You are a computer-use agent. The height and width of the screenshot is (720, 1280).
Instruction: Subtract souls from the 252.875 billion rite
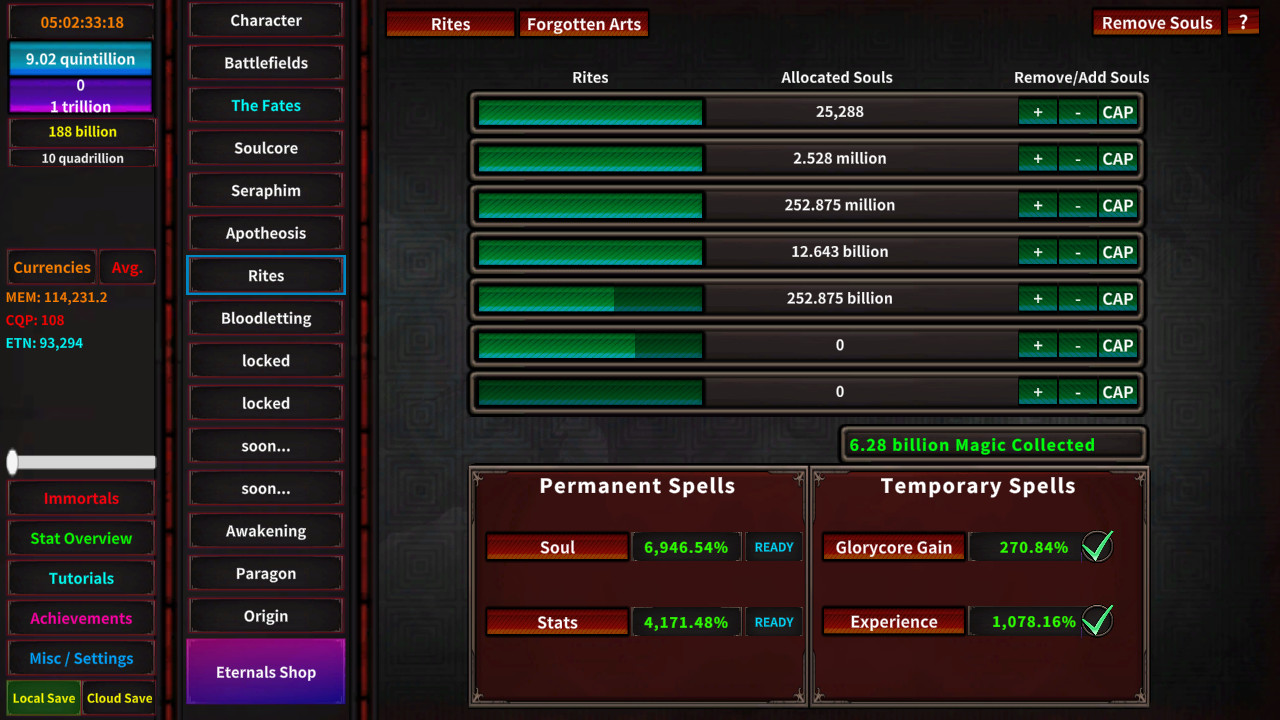point(1077,298)
